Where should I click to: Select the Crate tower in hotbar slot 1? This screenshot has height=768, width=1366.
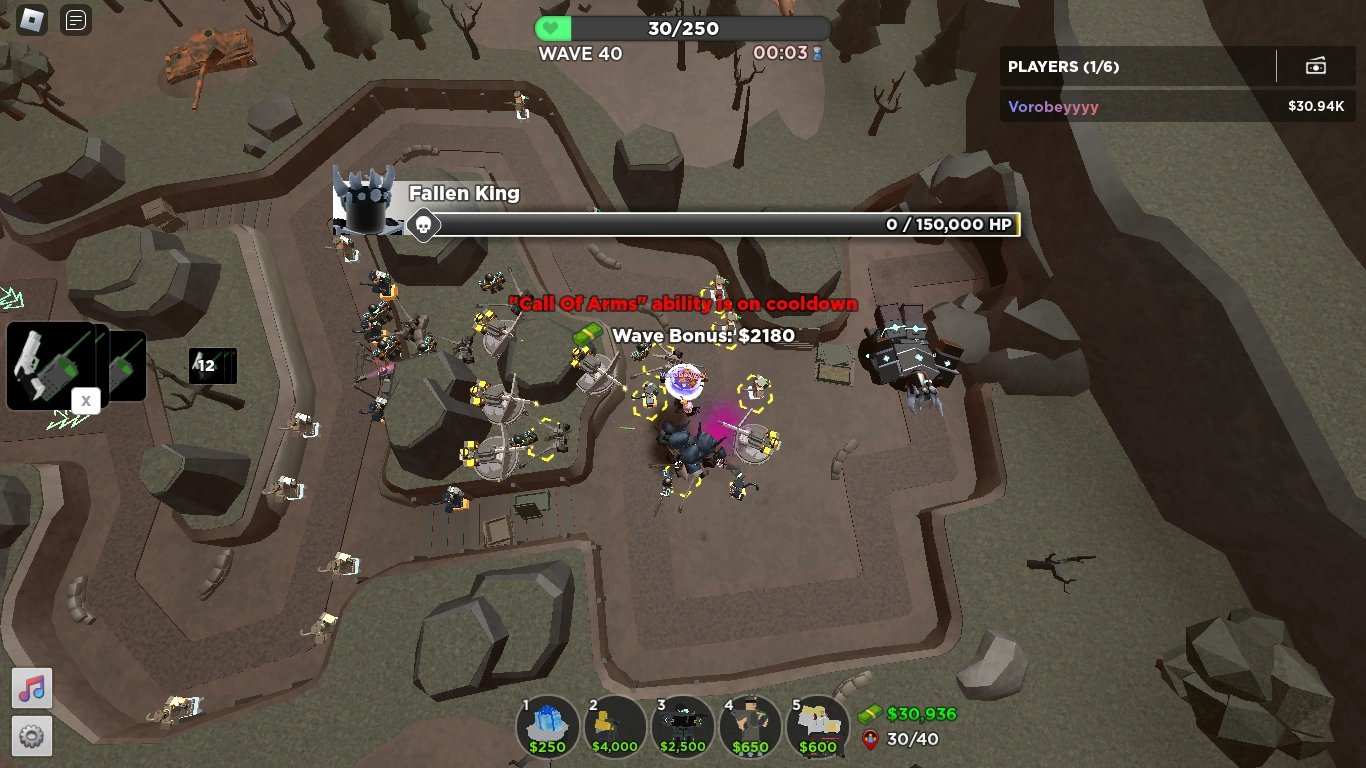click(547, 725)
